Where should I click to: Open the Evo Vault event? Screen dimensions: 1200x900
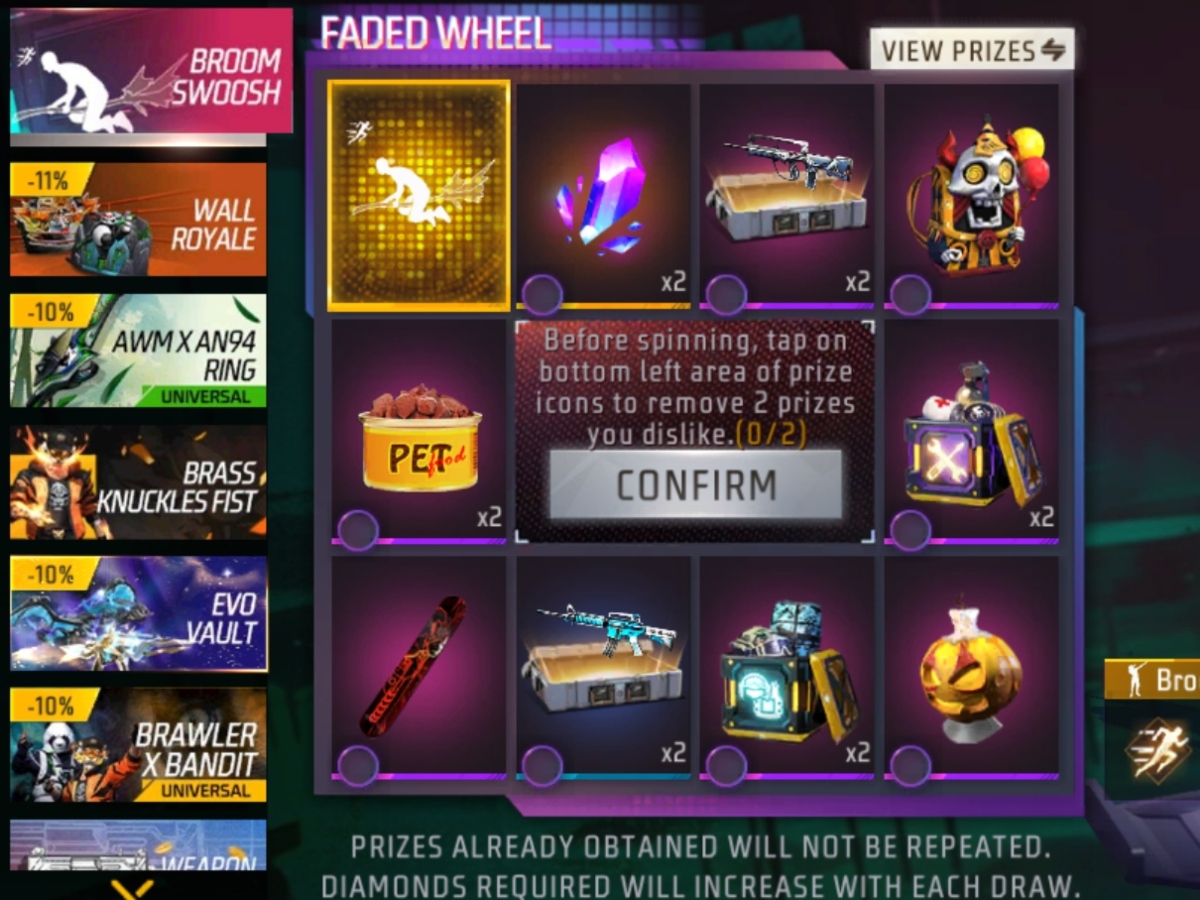coord(138,613)
